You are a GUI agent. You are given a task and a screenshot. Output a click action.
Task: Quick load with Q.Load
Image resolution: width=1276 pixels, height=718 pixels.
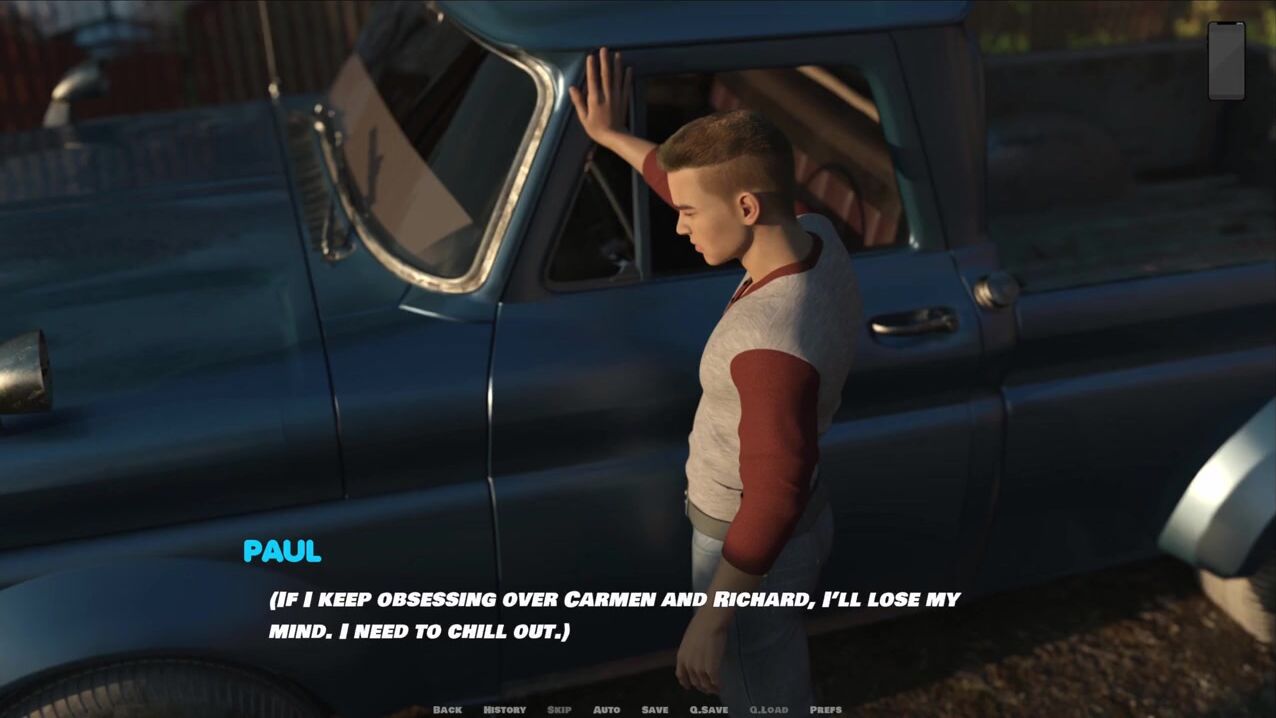point(769,710)
